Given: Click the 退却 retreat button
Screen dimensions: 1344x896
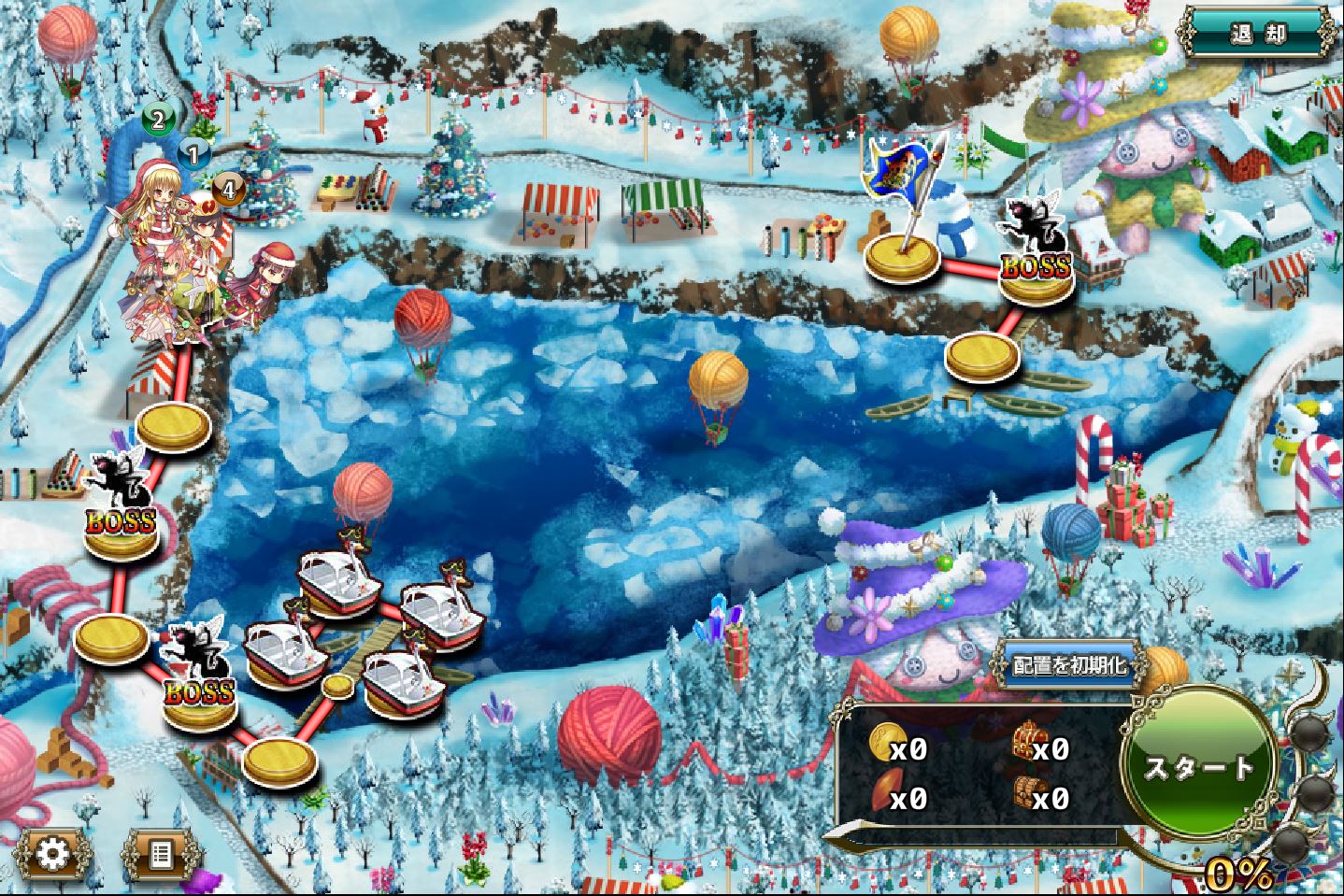Looking at the screenshot, I should pos(1258,35).
